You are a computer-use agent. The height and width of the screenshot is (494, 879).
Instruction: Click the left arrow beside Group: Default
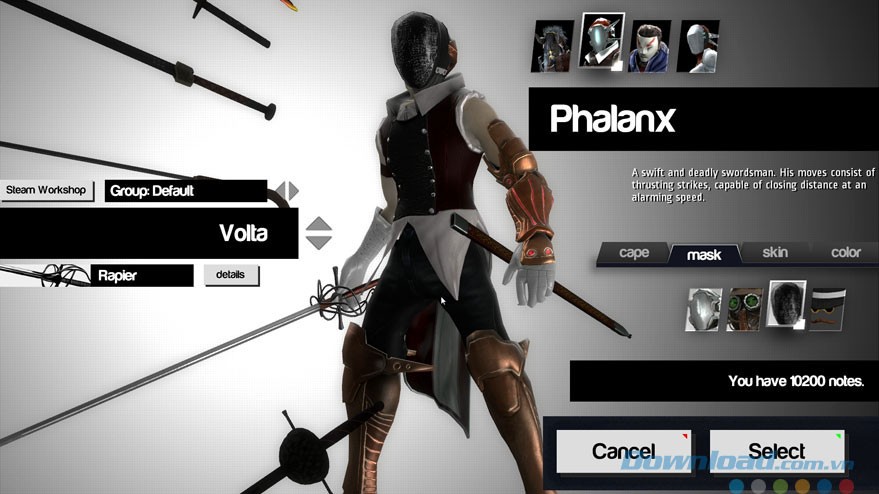281,191
